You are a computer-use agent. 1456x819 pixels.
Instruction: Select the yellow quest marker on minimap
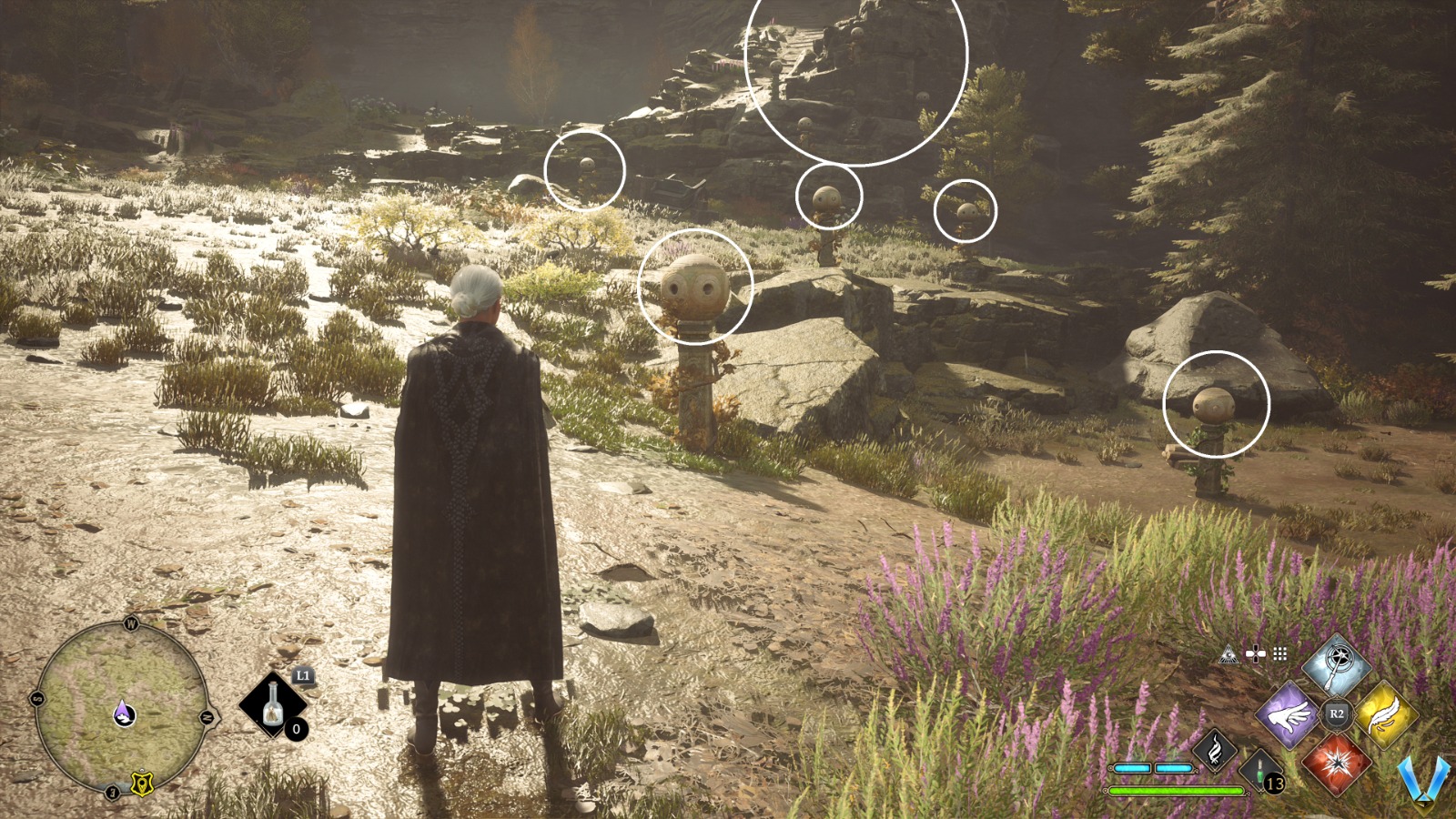pyautogui.click(x=142, y=784)
